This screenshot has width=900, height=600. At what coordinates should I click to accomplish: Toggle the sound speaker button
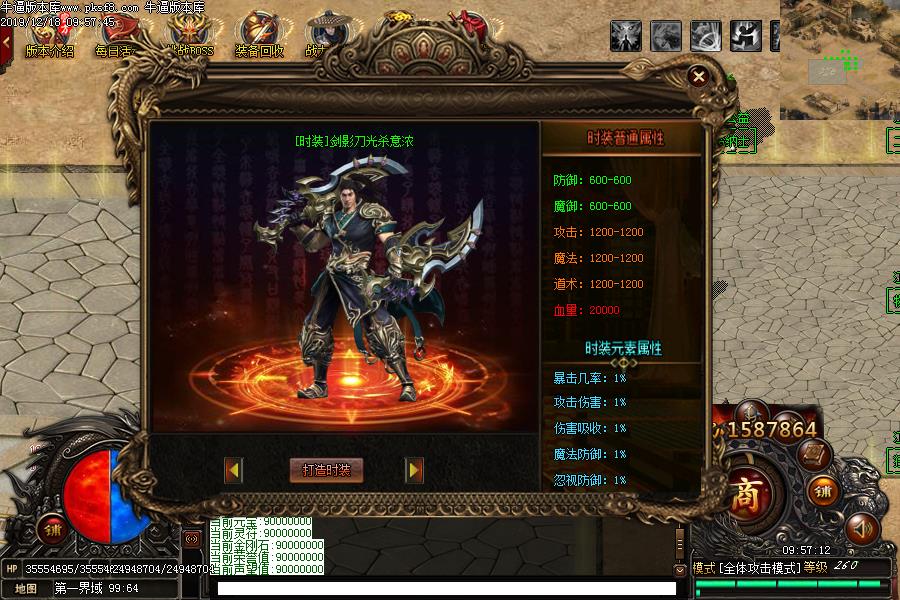click(x=861, y=527)
